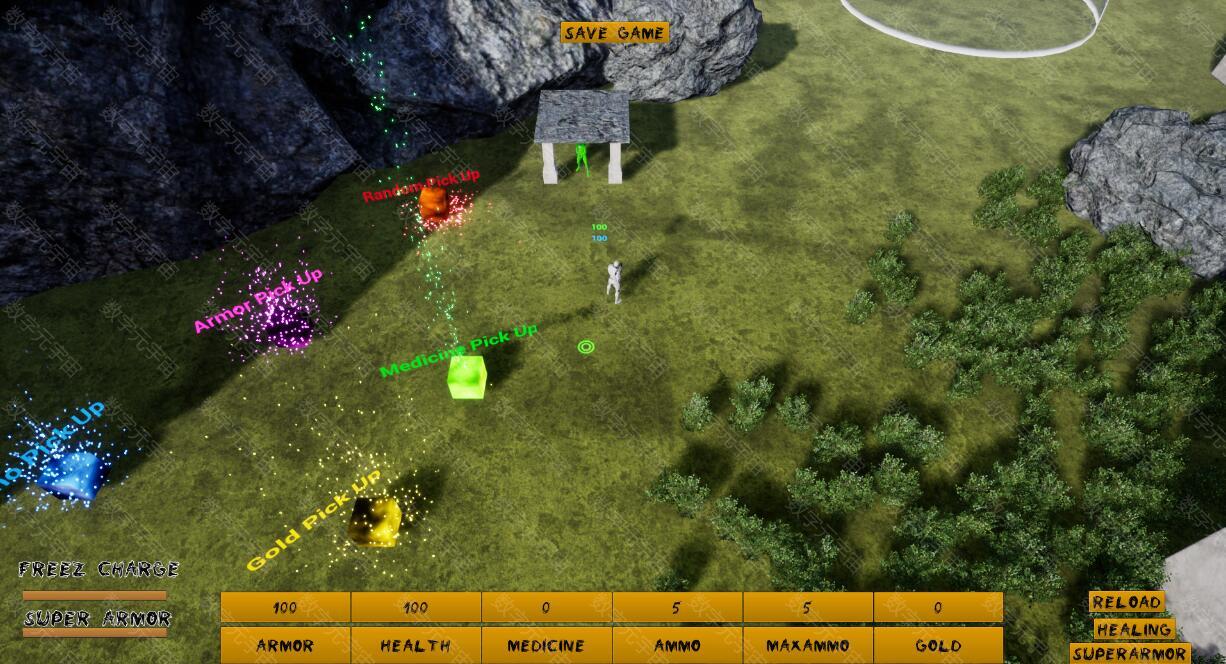Viewport: 1226px width, 664px height.
Task: Trigger the SuperArmor button
Action: pos(1129,655)
